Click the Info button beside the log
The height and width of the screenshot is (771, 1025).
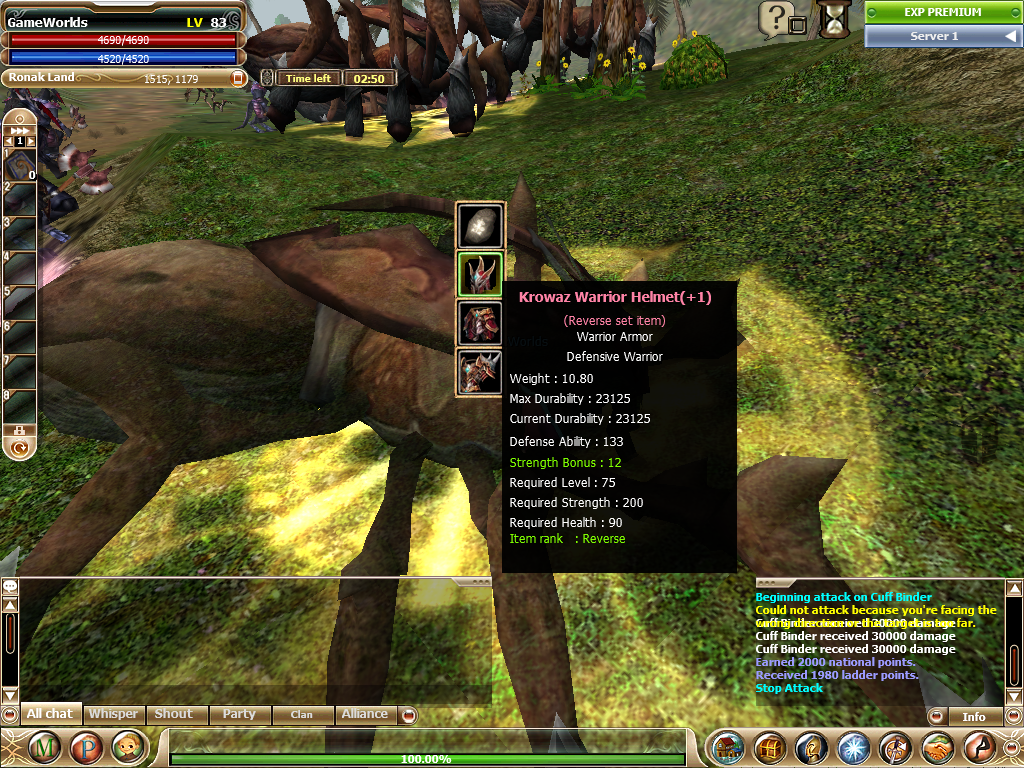(x=973, y=716)
